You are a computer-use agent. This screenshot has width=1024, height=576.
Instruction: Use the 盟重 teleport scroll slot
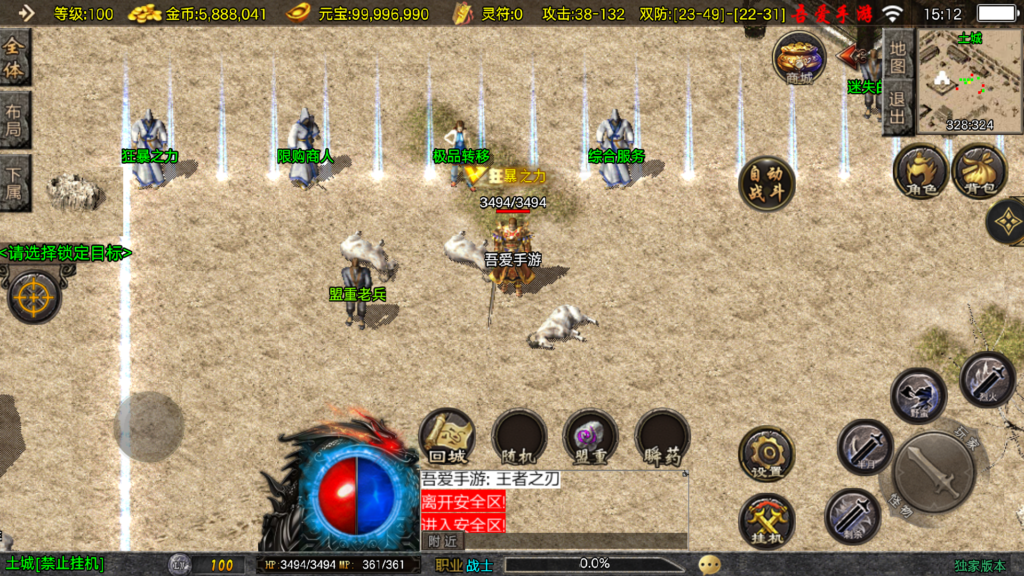(591, 436)
